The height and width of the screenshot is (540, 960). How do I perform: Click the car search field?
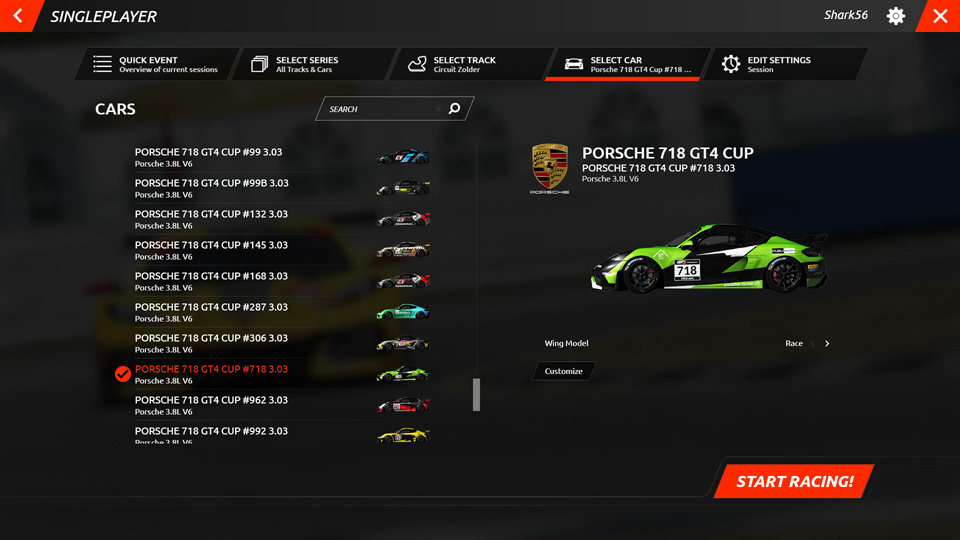click(380, 109)
